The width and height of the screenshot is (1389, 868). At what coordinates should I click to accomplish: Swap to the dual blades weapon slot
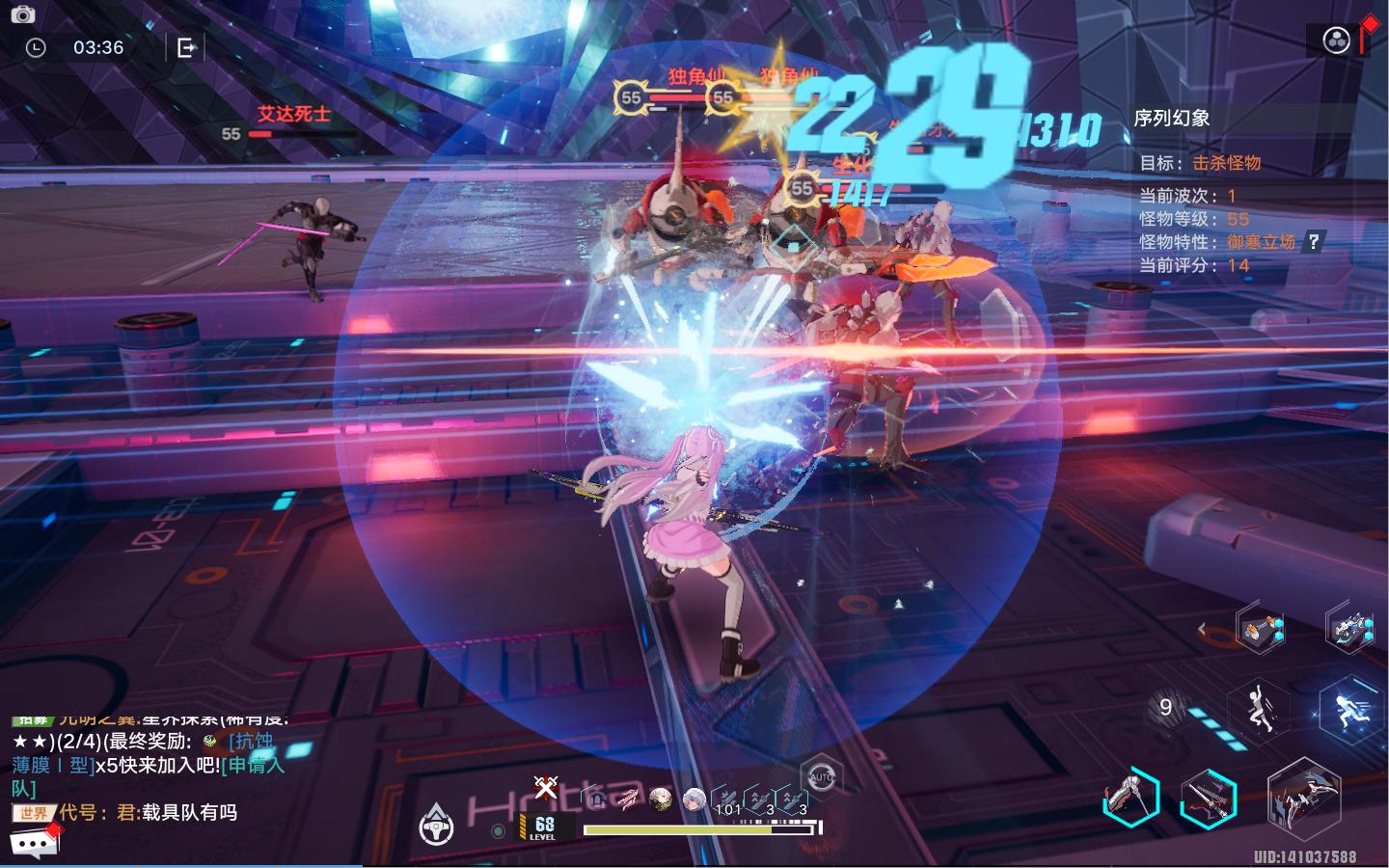(1208, 799)
